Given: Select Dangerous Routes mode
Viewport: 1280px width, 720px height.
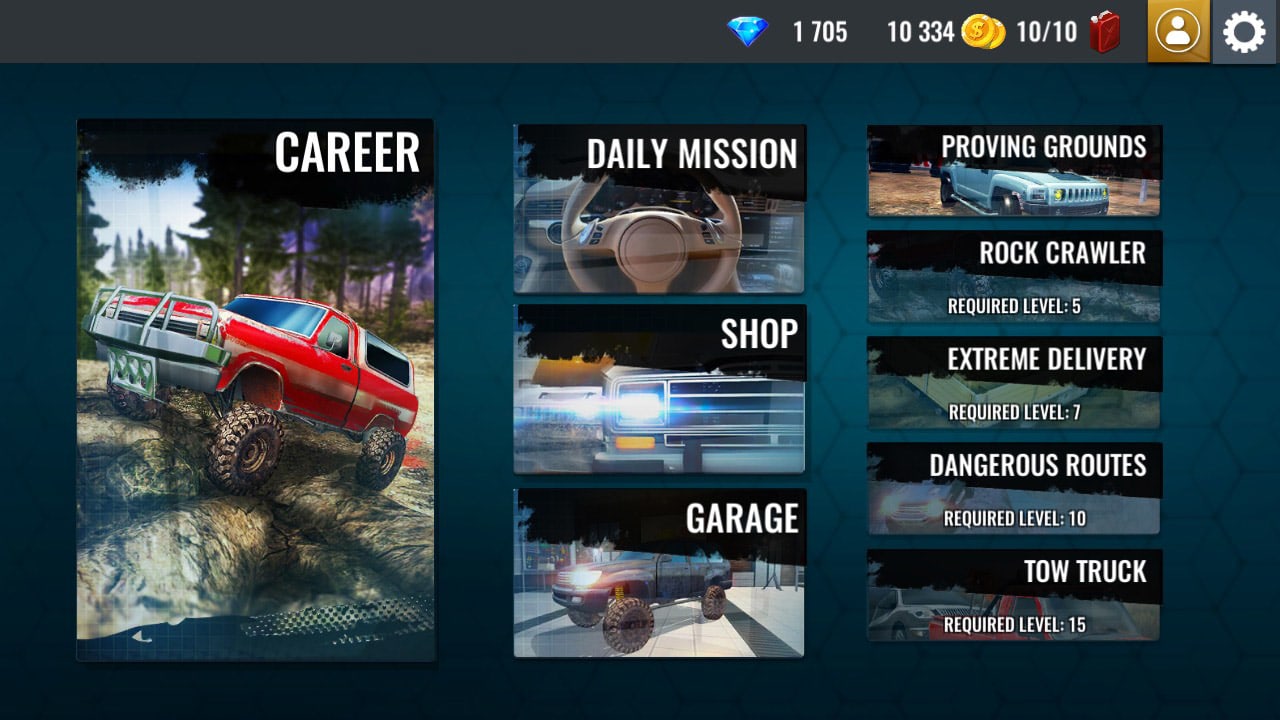Looking at the screenshot, I should pos(1013,487).
